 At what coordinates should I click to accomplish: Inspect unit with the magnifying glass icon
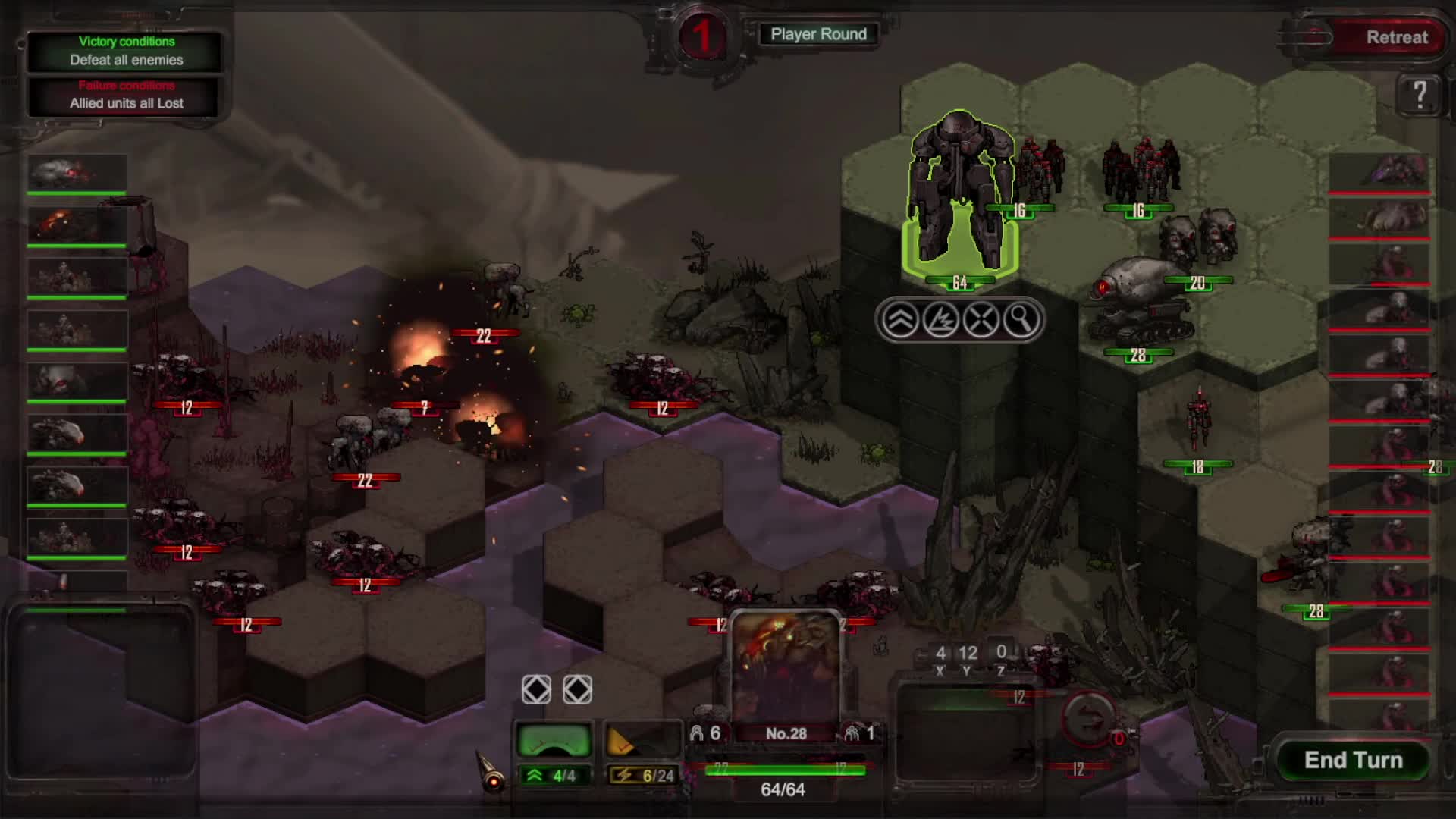pos(1021,320)
